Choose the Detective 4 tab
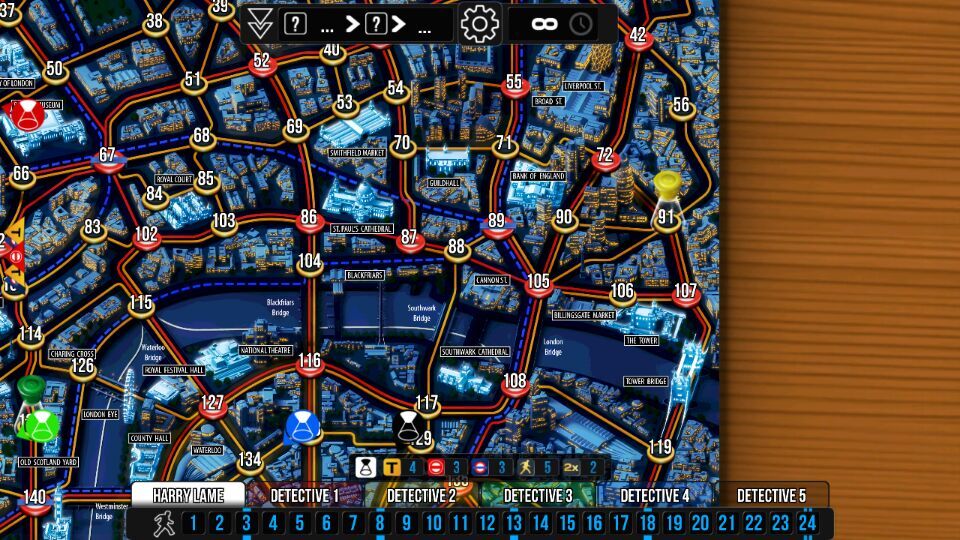The image size is (960, 540). pos(655,495)
